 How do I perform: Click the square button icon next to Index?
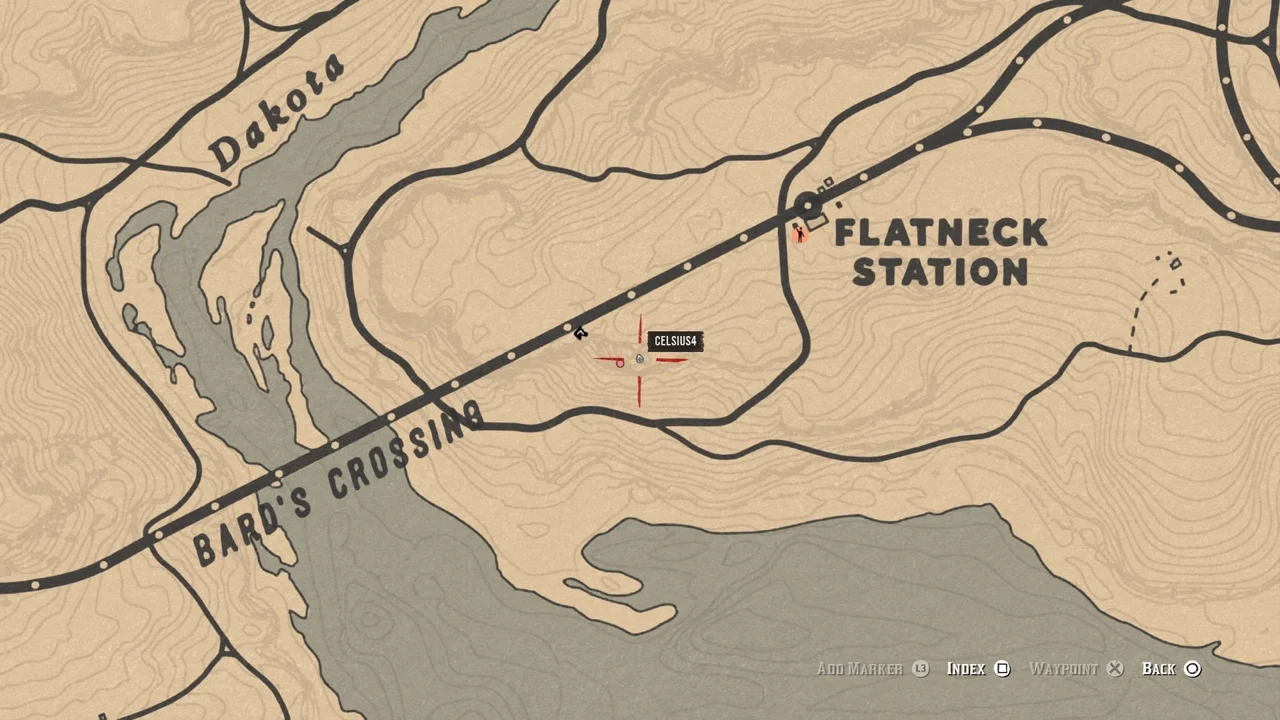click(x=1002, y=668)
